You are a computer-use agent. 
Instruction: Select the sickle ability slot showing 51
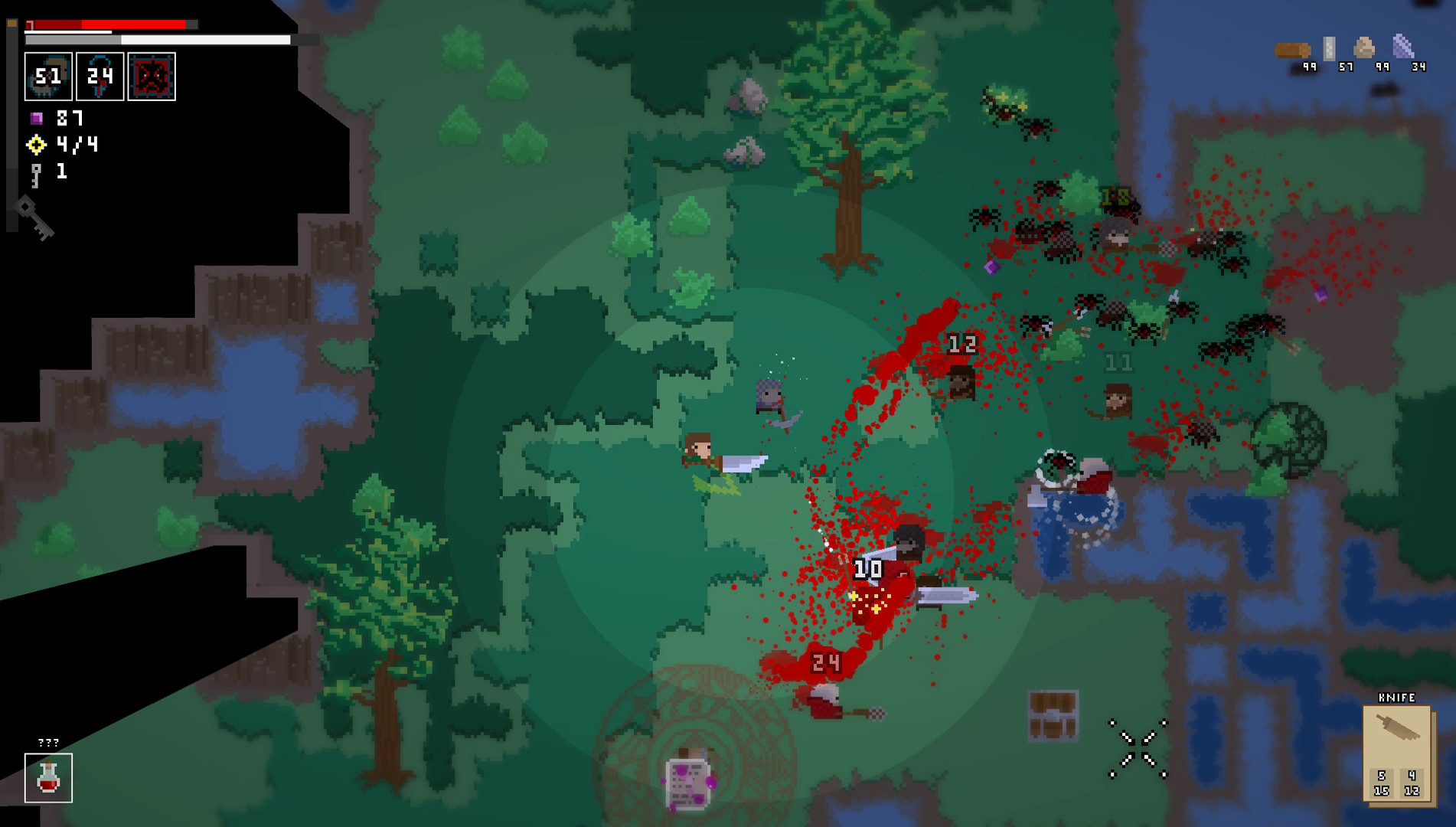click(48, 77)
